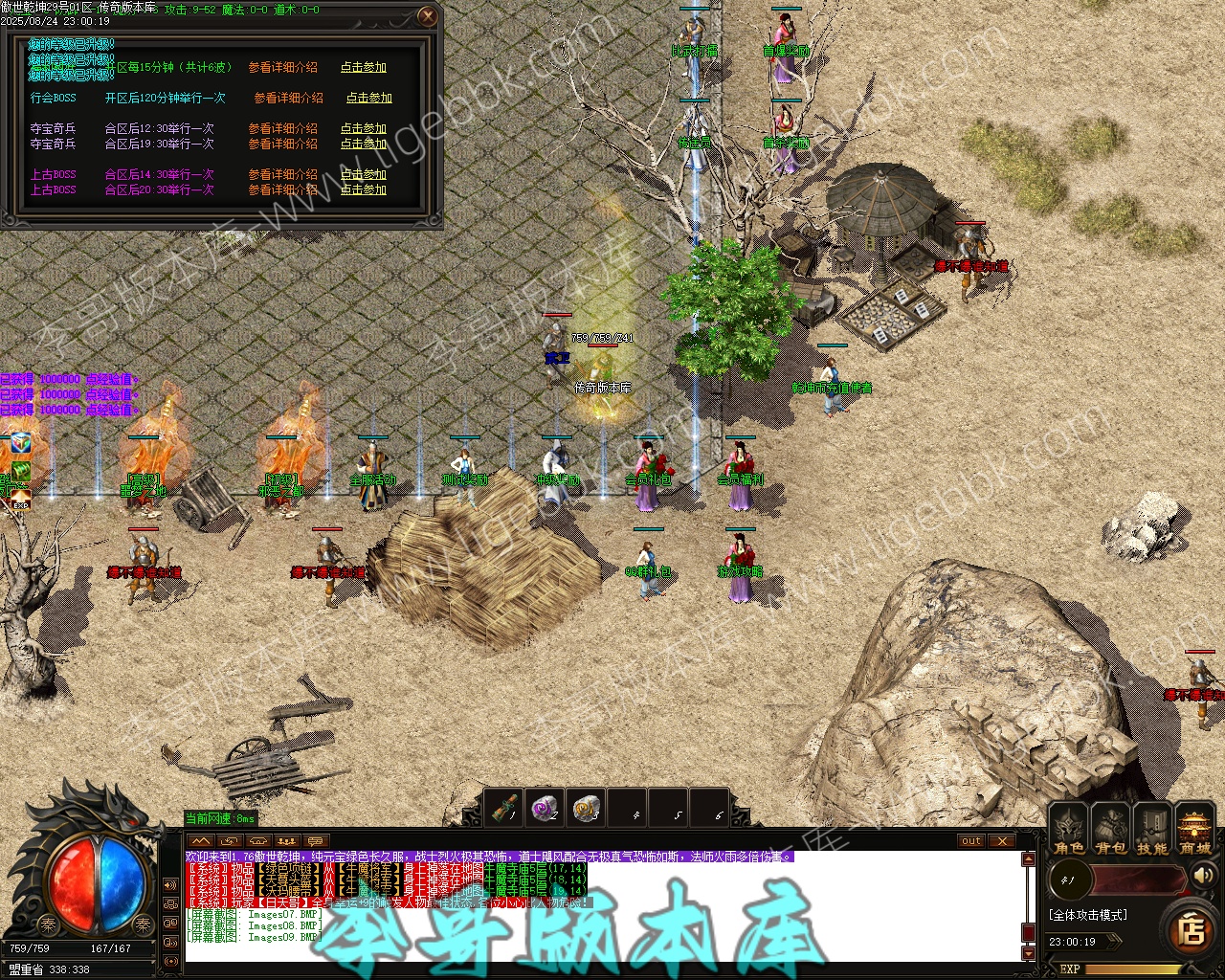Use the gold stone in hotbar slot 3
This screenshot has width=1225, height=980.
click(x=586, y=810)
